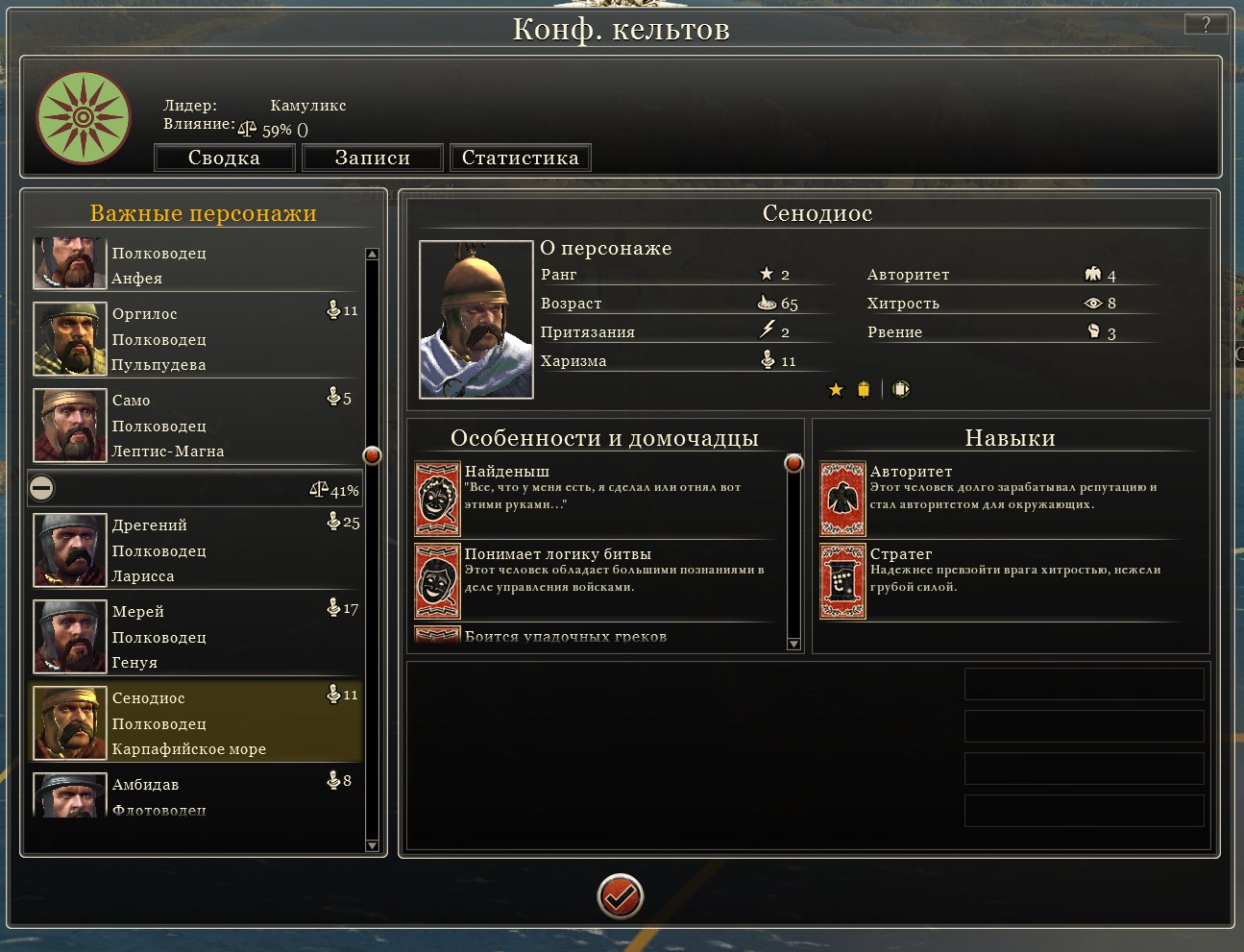Open the help question mark in the corner

[x=1207, y=24]
